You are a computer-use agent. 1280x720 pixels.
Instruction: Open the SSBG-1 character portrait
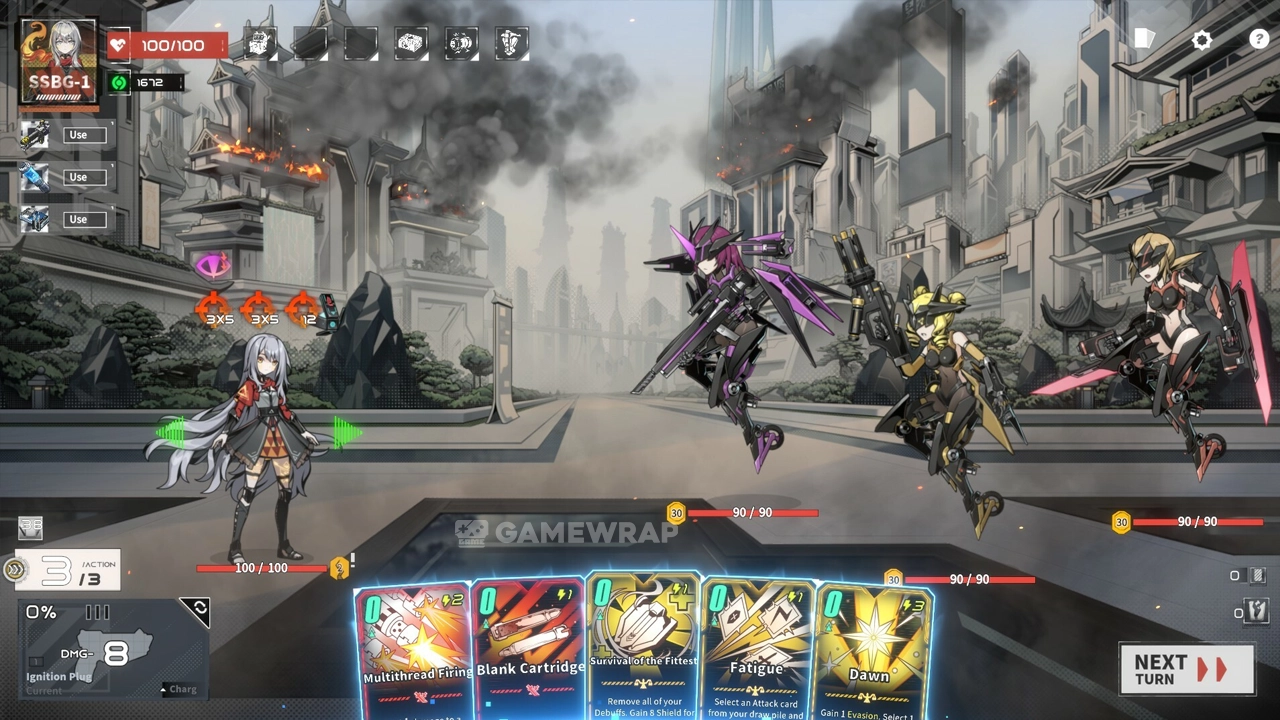click(x=59, y=61)
